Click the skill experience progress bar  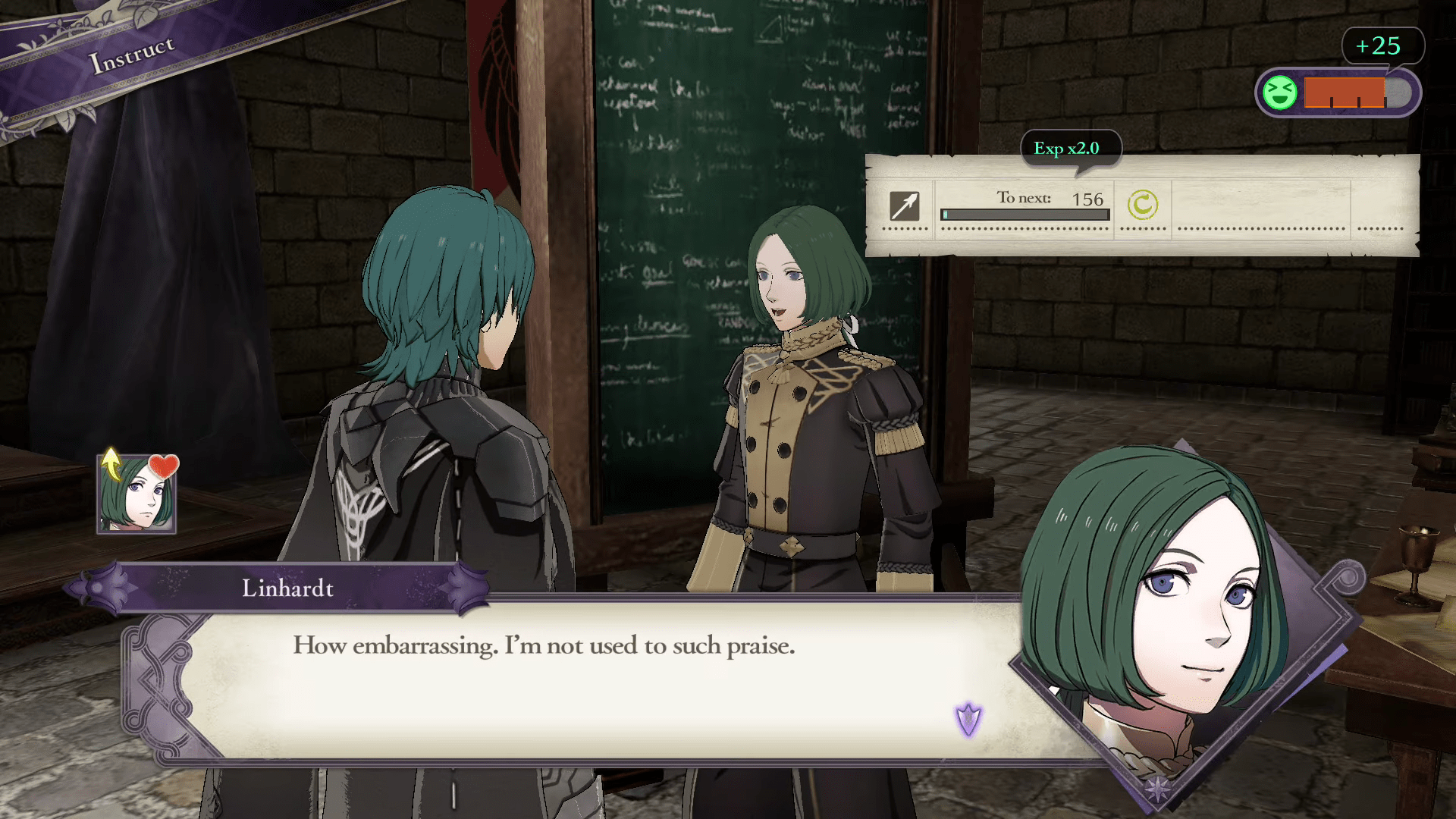(1024, 214)
